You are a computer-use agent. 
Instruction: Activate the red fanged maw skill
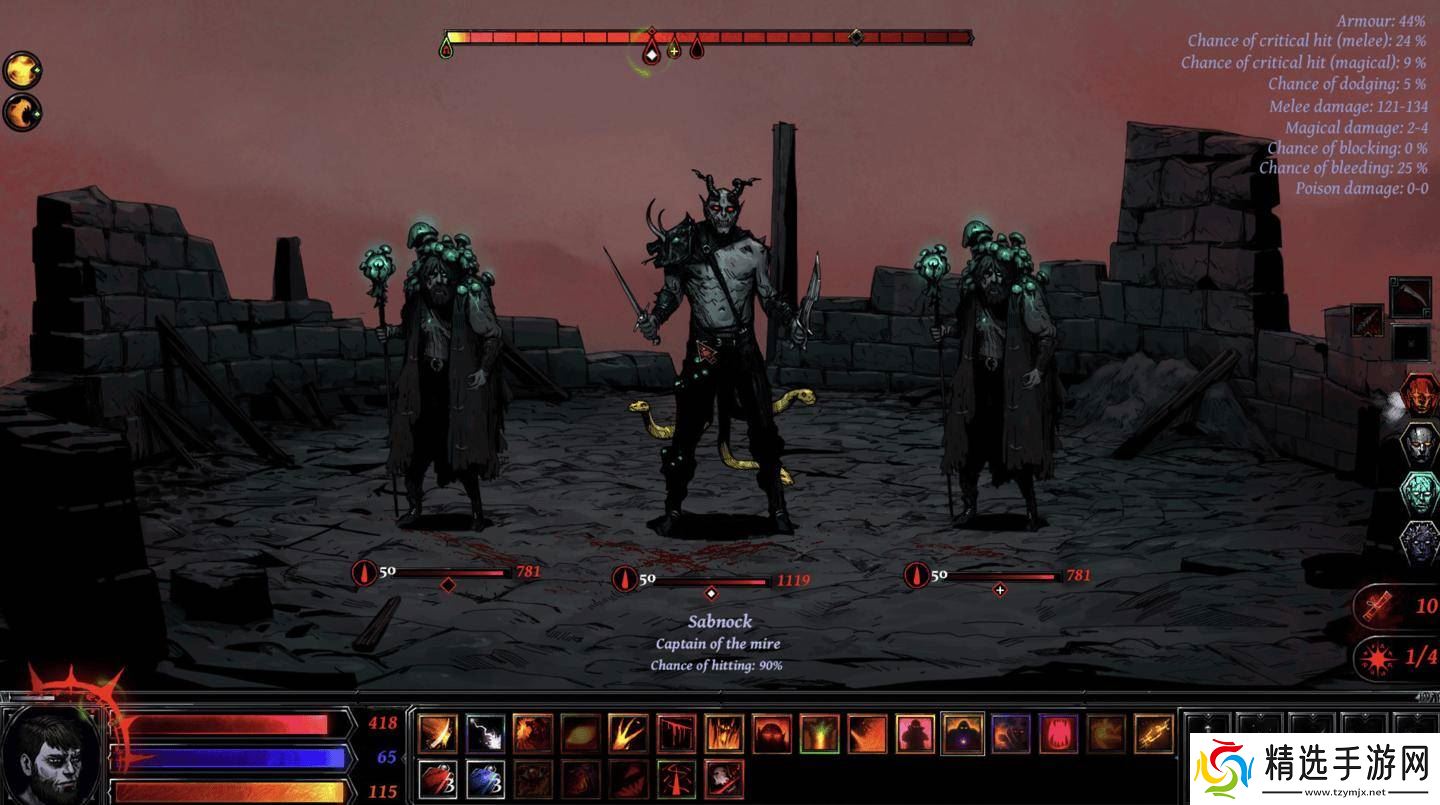tap(1059, 733)
